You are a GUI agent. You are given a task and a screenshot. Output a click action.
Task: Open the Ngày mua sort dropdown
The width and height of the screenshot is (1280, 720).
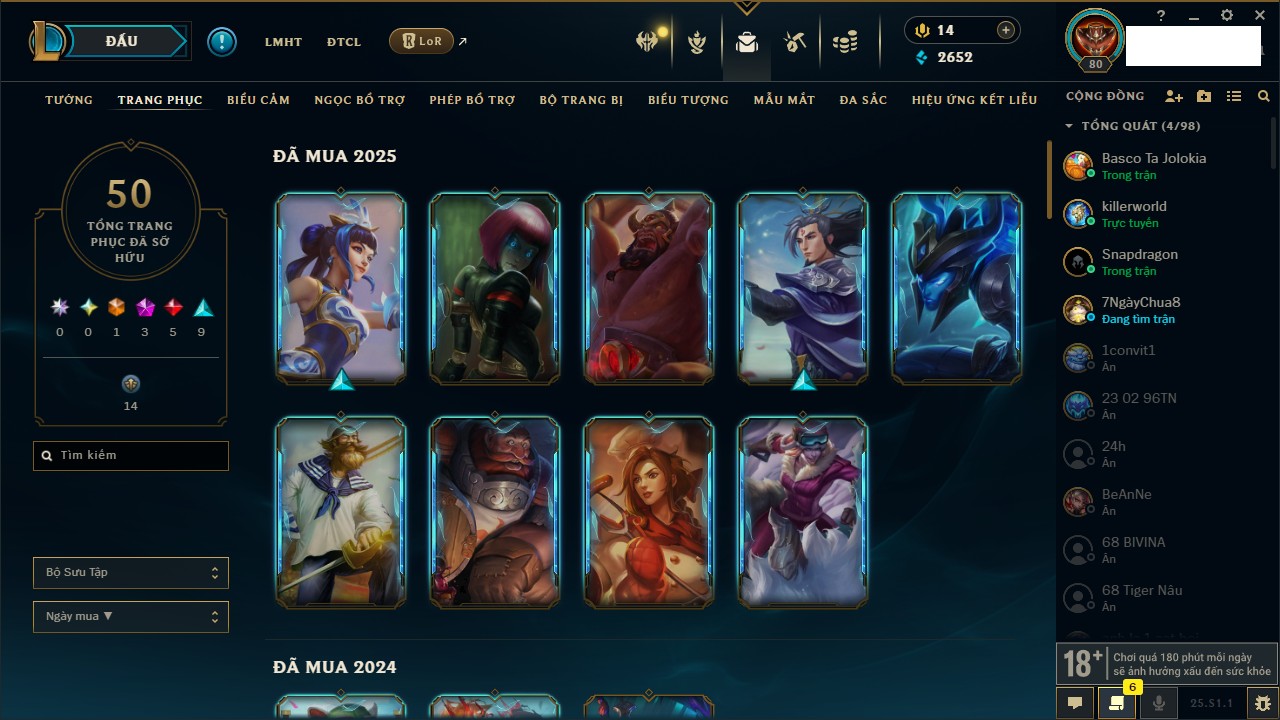[131, 617]
